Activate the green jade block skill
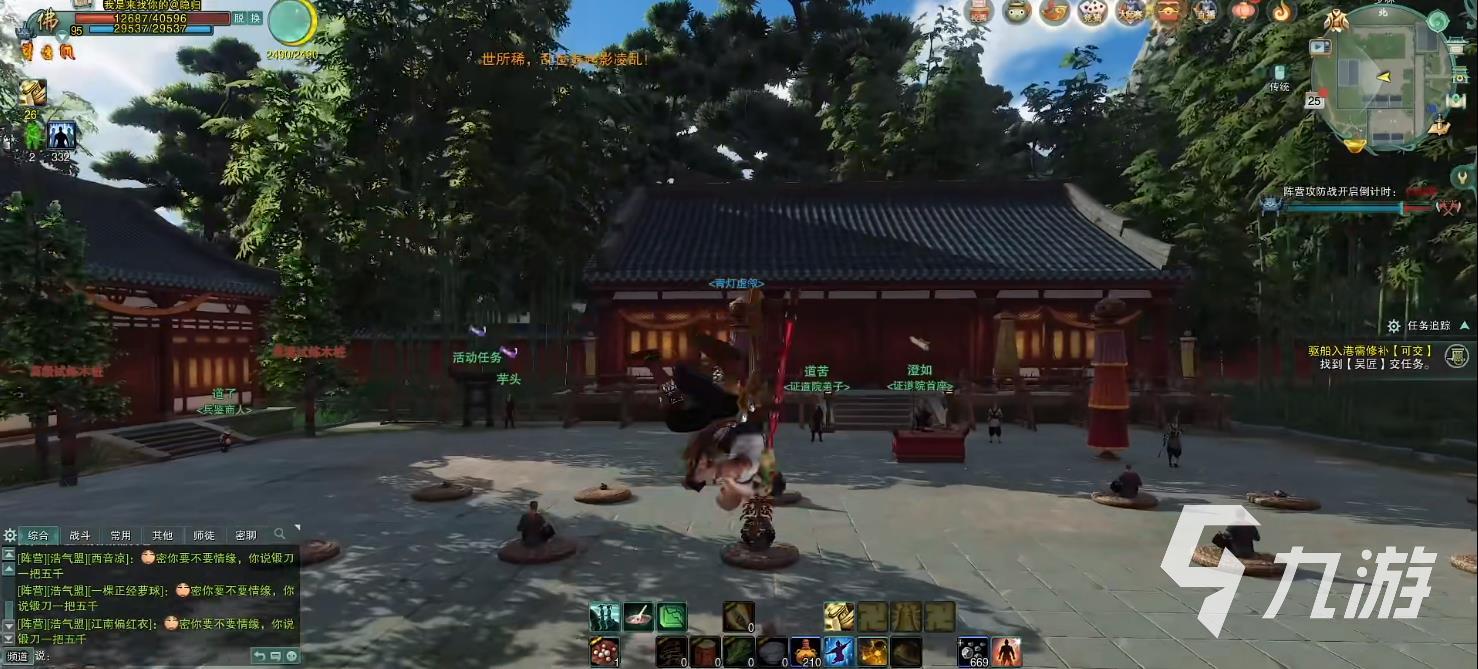1478x669 pixels. tap(672, 617)
